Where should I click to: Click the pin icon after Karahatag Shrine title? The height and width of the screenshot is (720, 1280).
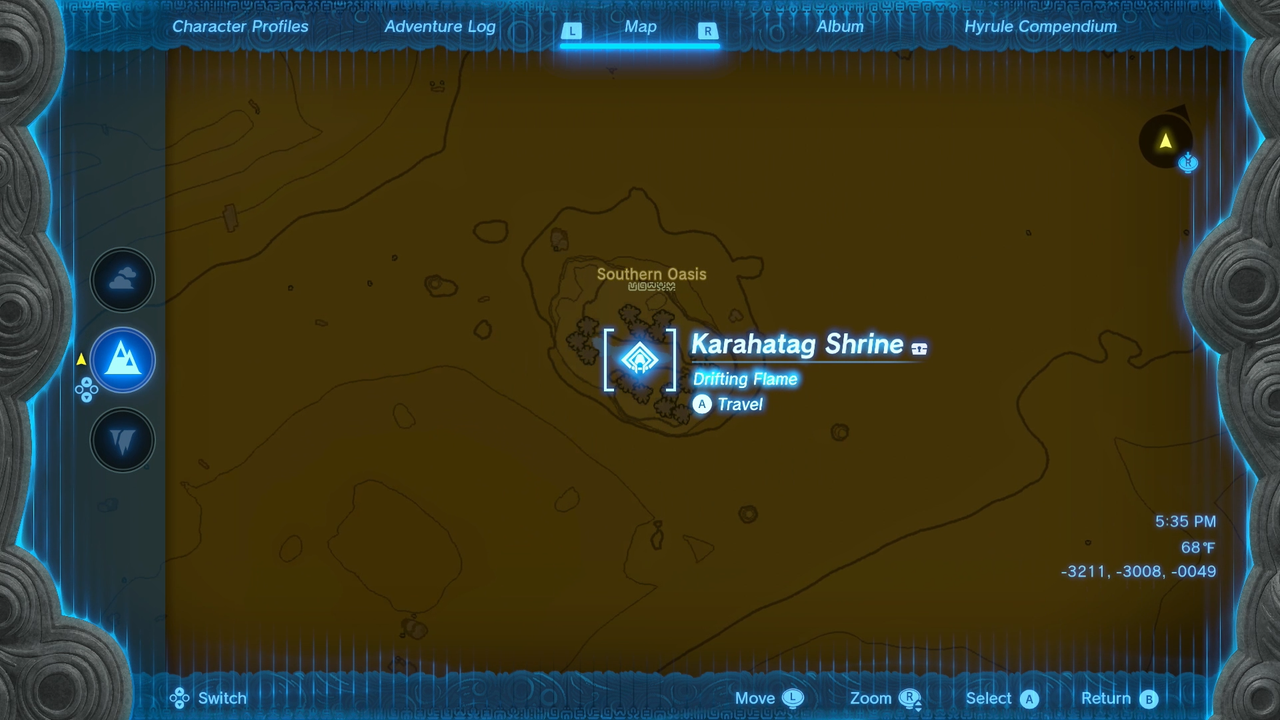[919, 347]
